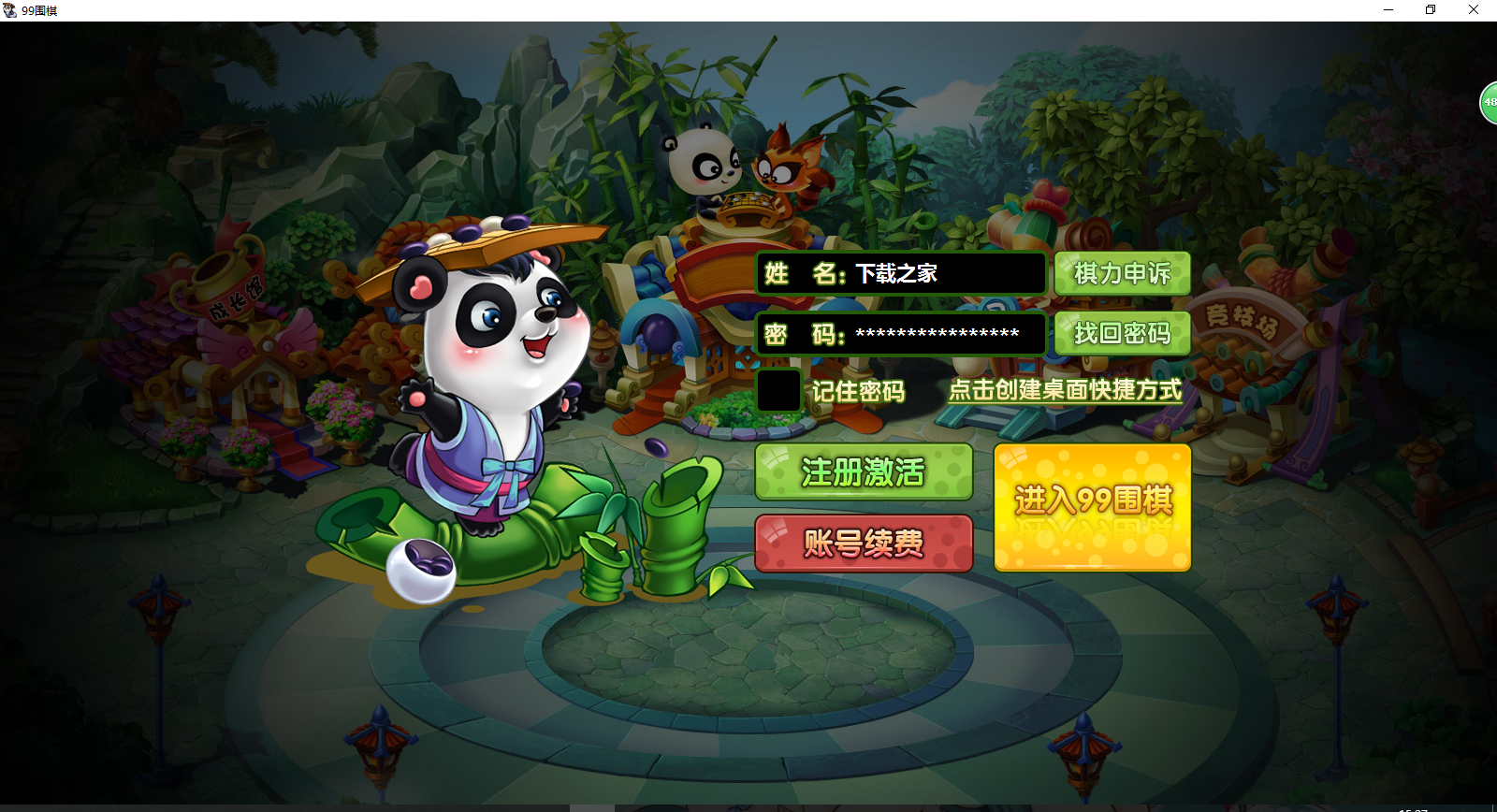Click 找回密码 to recover password
The height and width of the screenshot is (812, 1497).
tap(1122, 333)
